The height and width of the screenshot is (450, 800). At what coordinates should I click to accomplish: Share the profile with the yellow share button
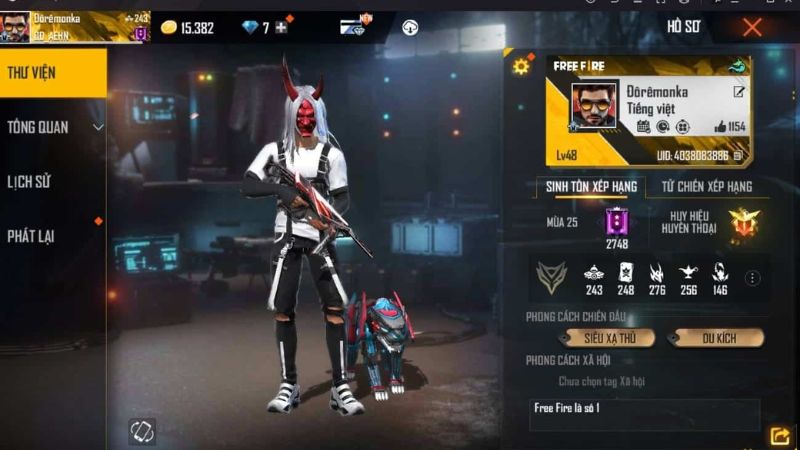[x=779, y=435]
